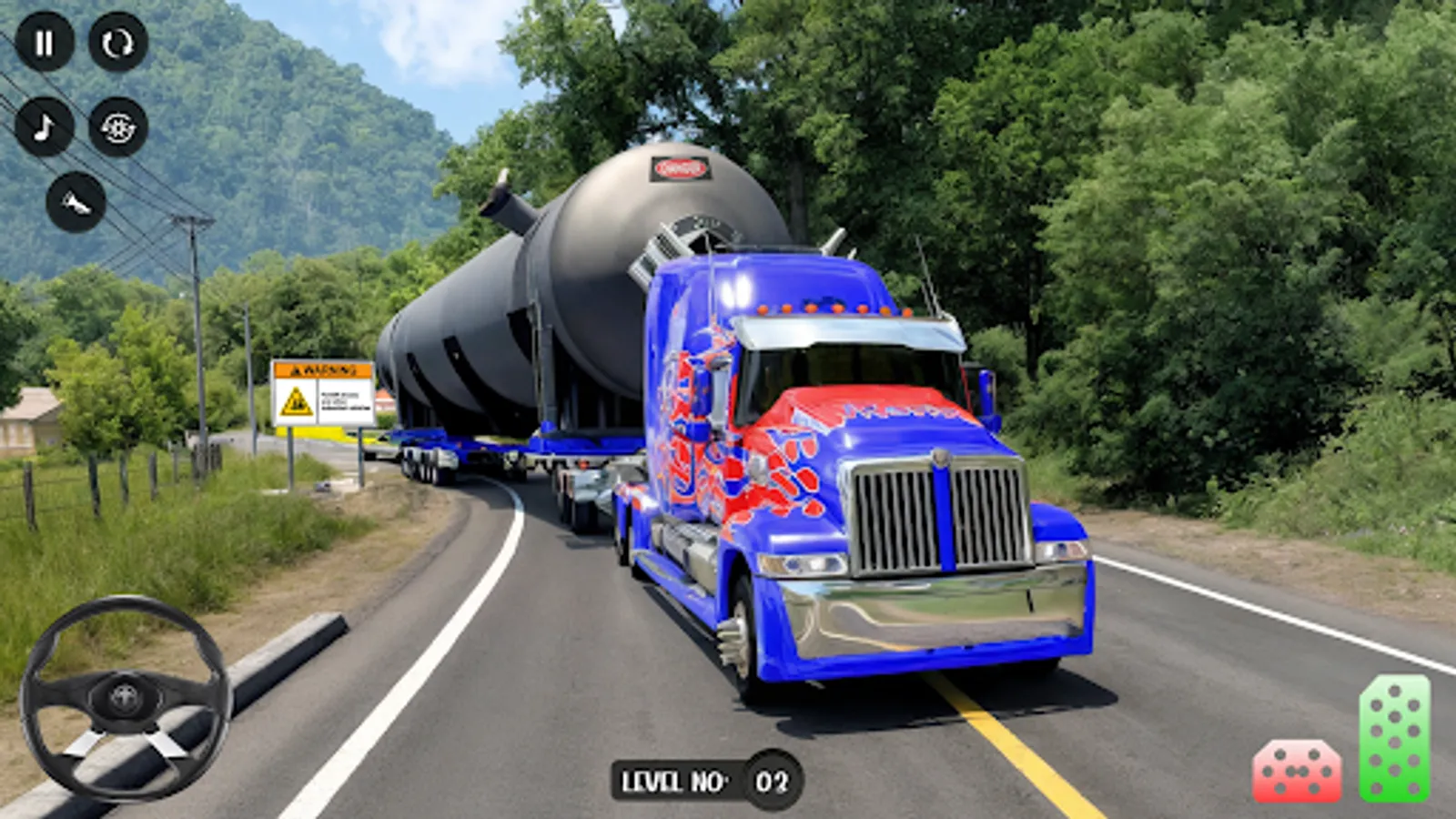This screenshot has height=819, width=1456.
Task: Honk the truck horn
Action: (77, 202)
